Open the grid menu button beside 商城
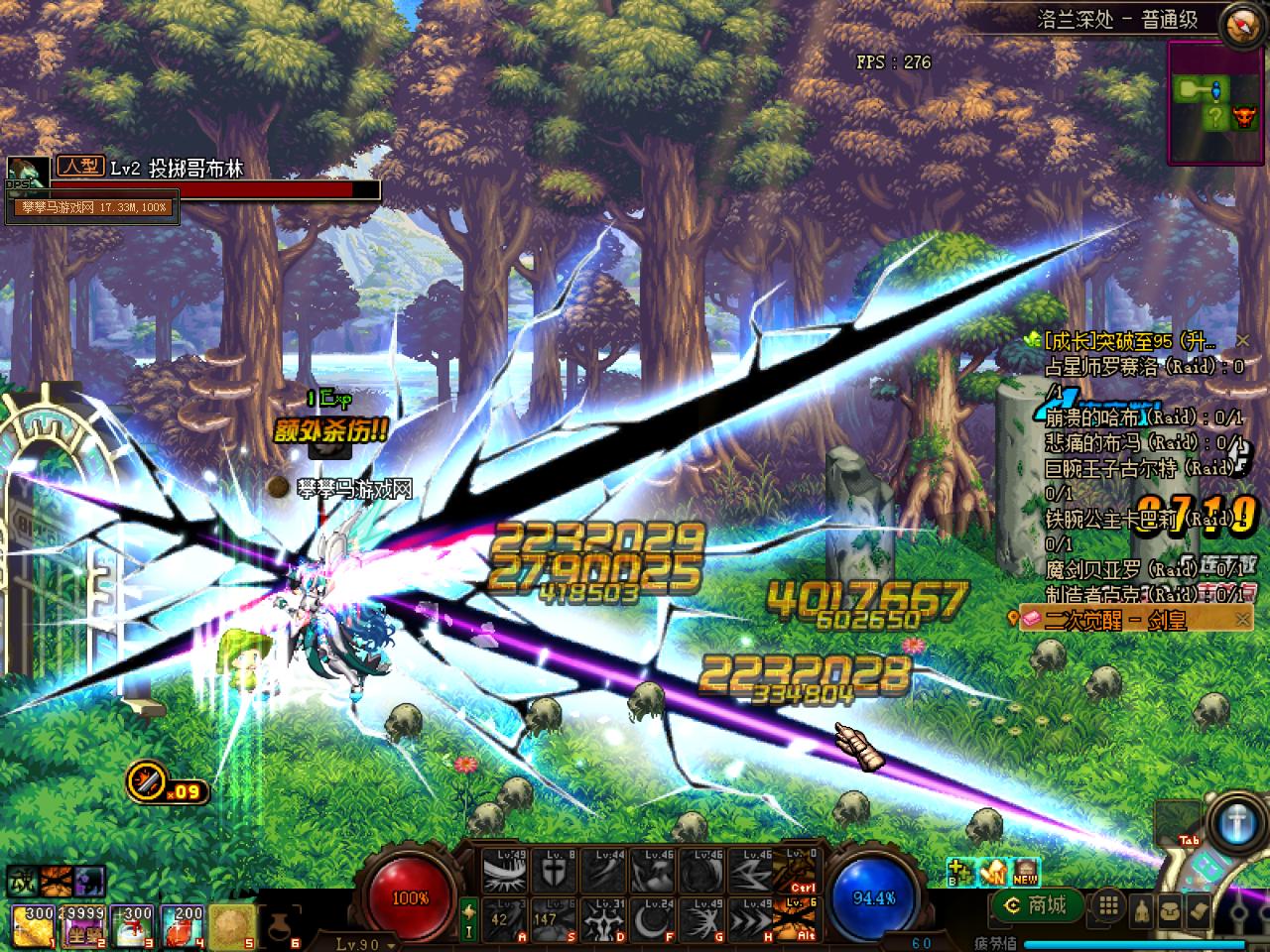Viewport: 1270px width, 952px height. (x=1108, y=904)
